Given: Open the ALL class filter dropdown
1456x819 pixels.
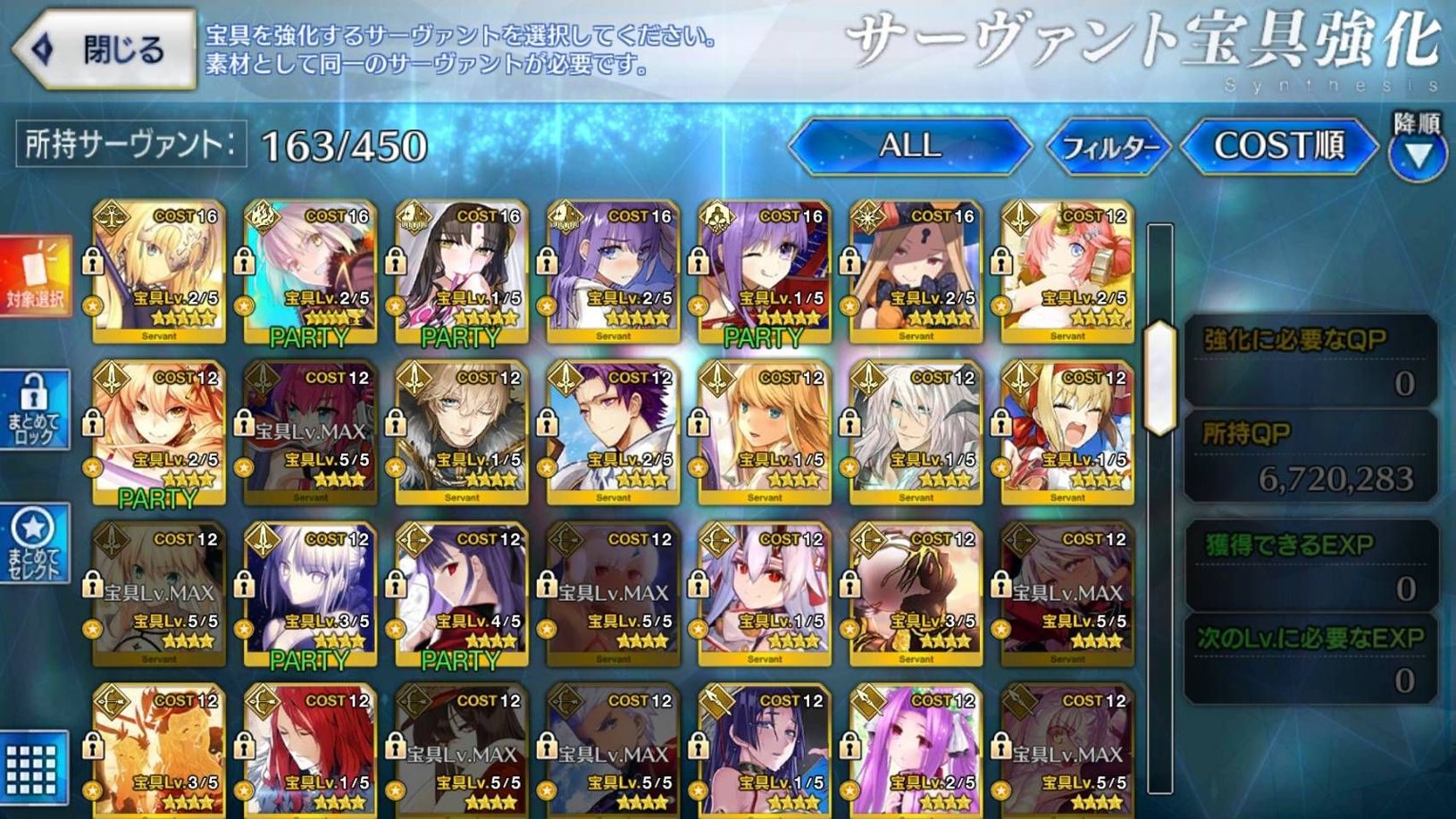Looking at the screenshot, I should pyautogui.click(x=907, y=147).
